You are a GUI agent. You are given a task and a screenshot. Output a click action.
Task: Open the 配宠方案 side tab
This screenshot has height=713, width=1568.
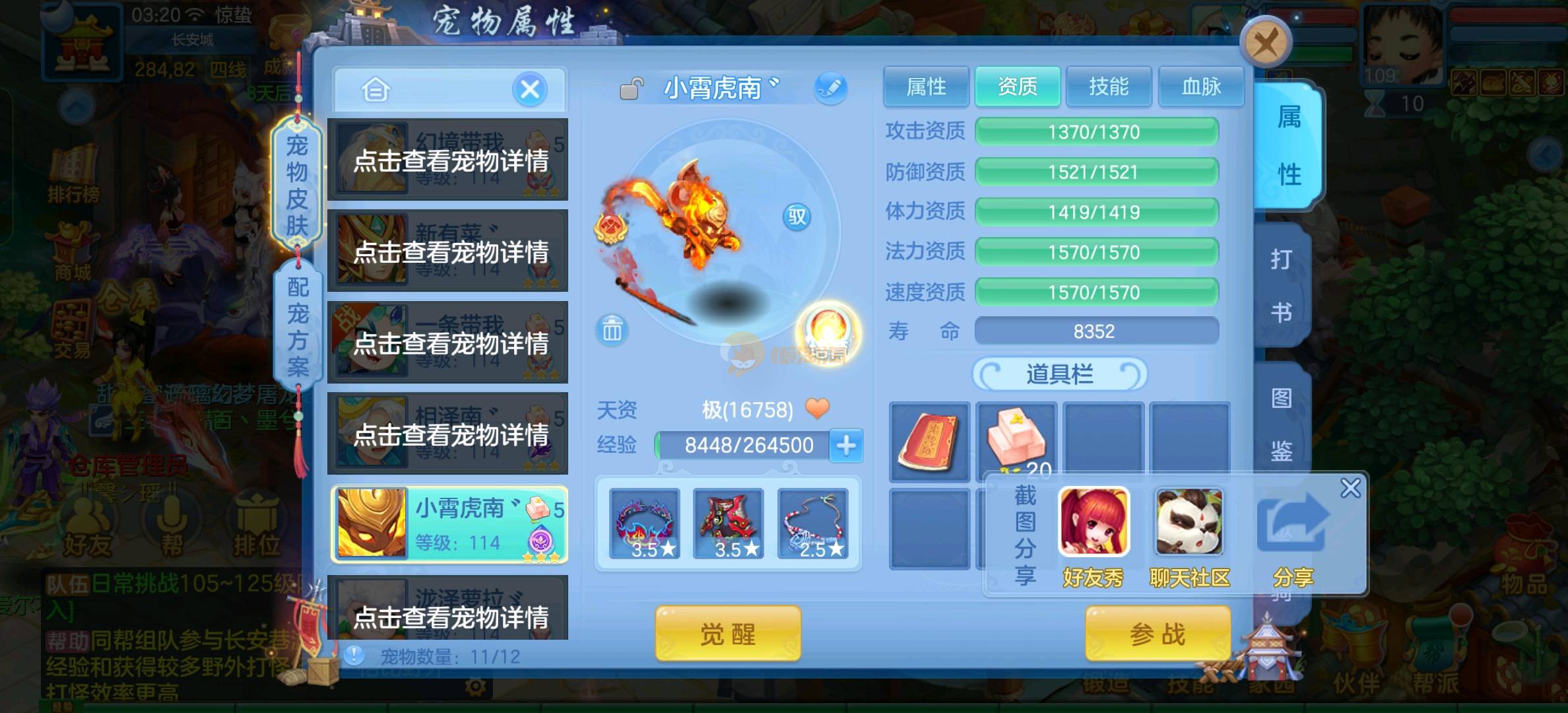(298, 327)
